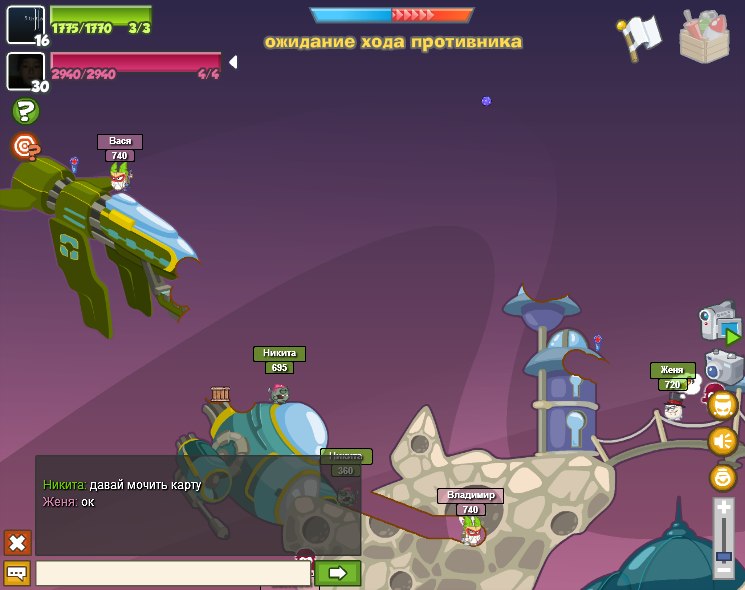This screenshot has width=745, height=590.
Task: Click the orange target hint icon
Action: pos(26,147)
